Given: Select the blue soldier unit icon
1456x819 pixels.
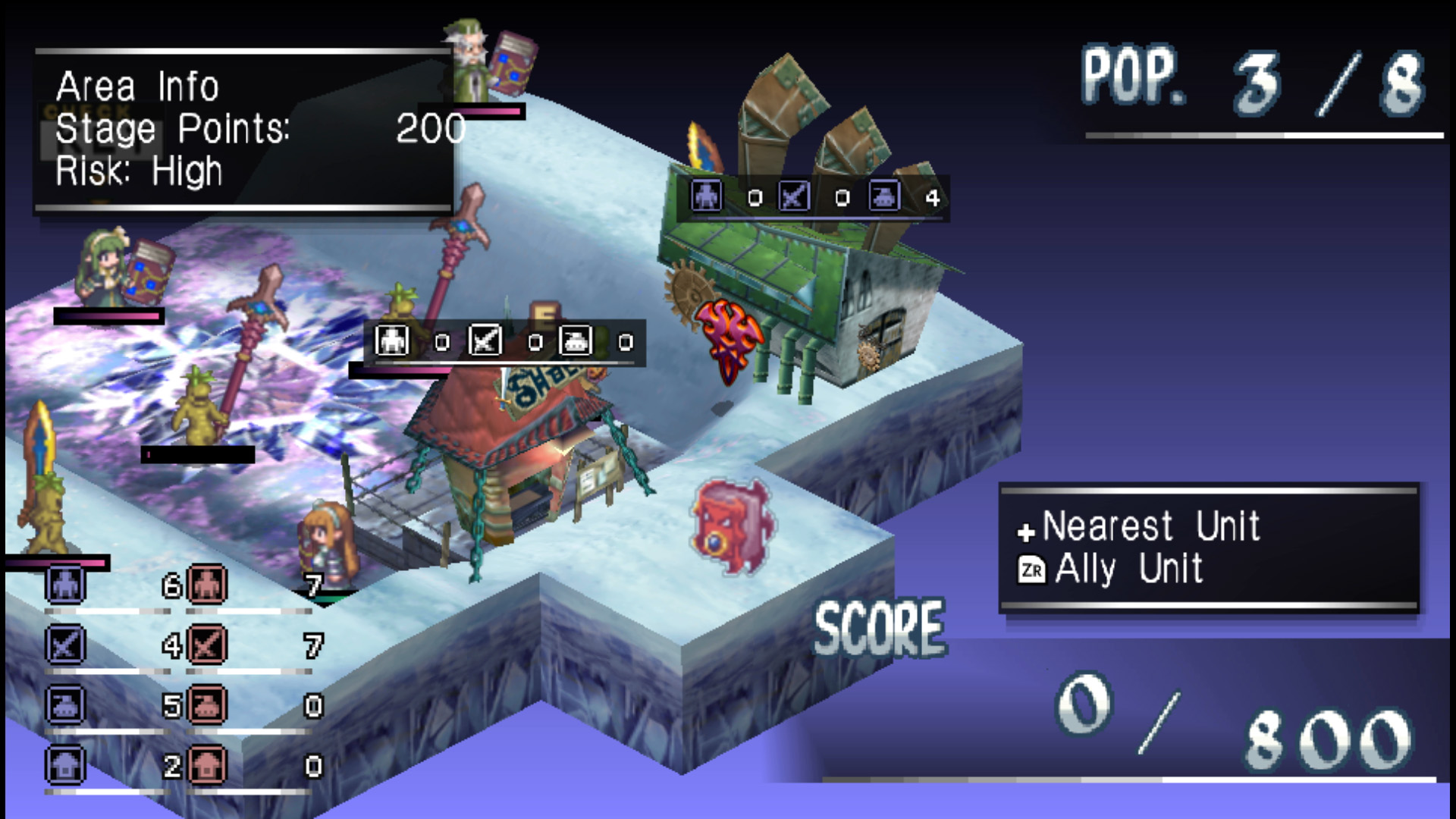Looking at the screenshot, I should [64, 584].
